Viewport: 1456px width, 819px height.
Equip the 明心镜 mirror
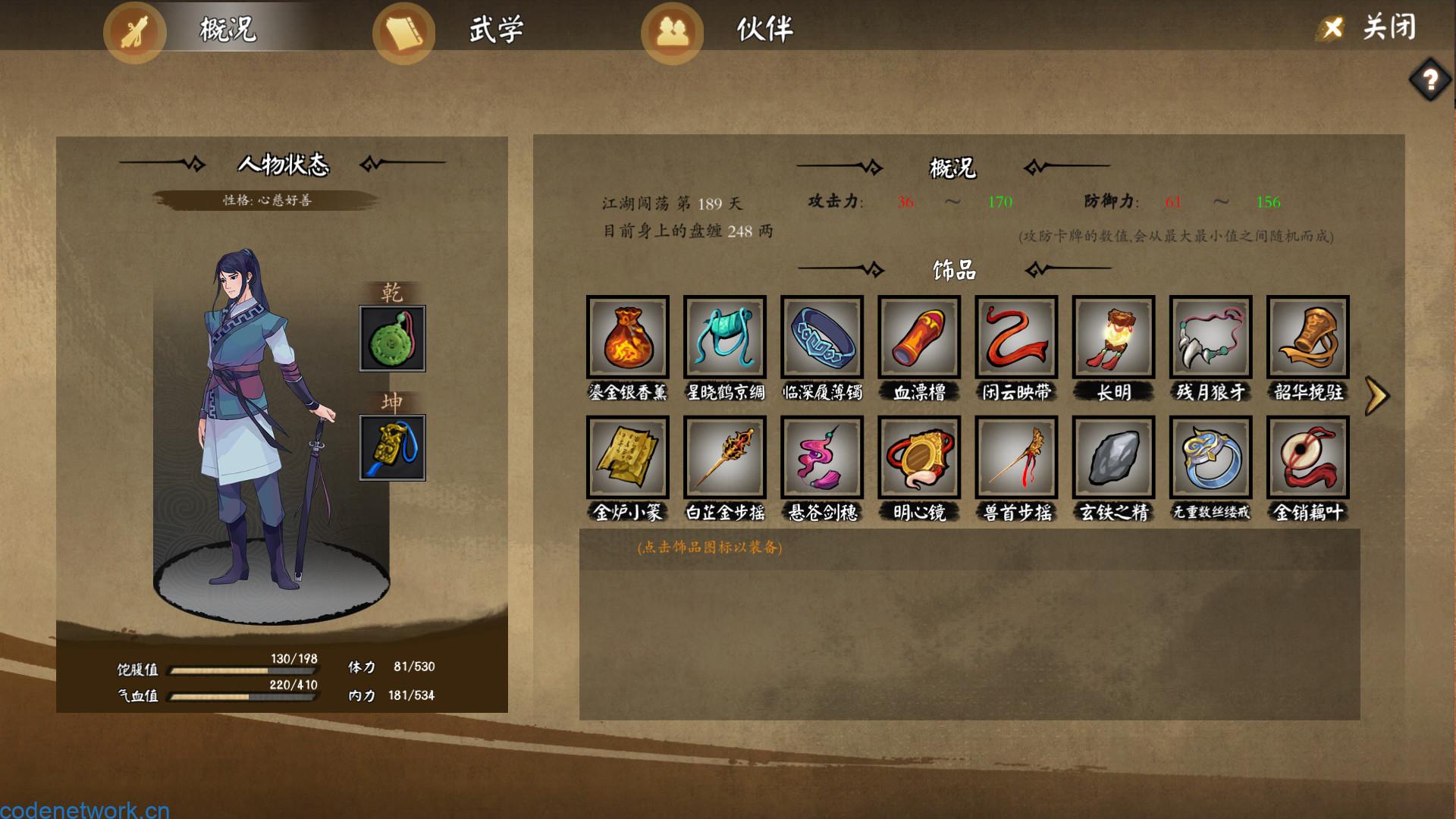coord(919,457)
